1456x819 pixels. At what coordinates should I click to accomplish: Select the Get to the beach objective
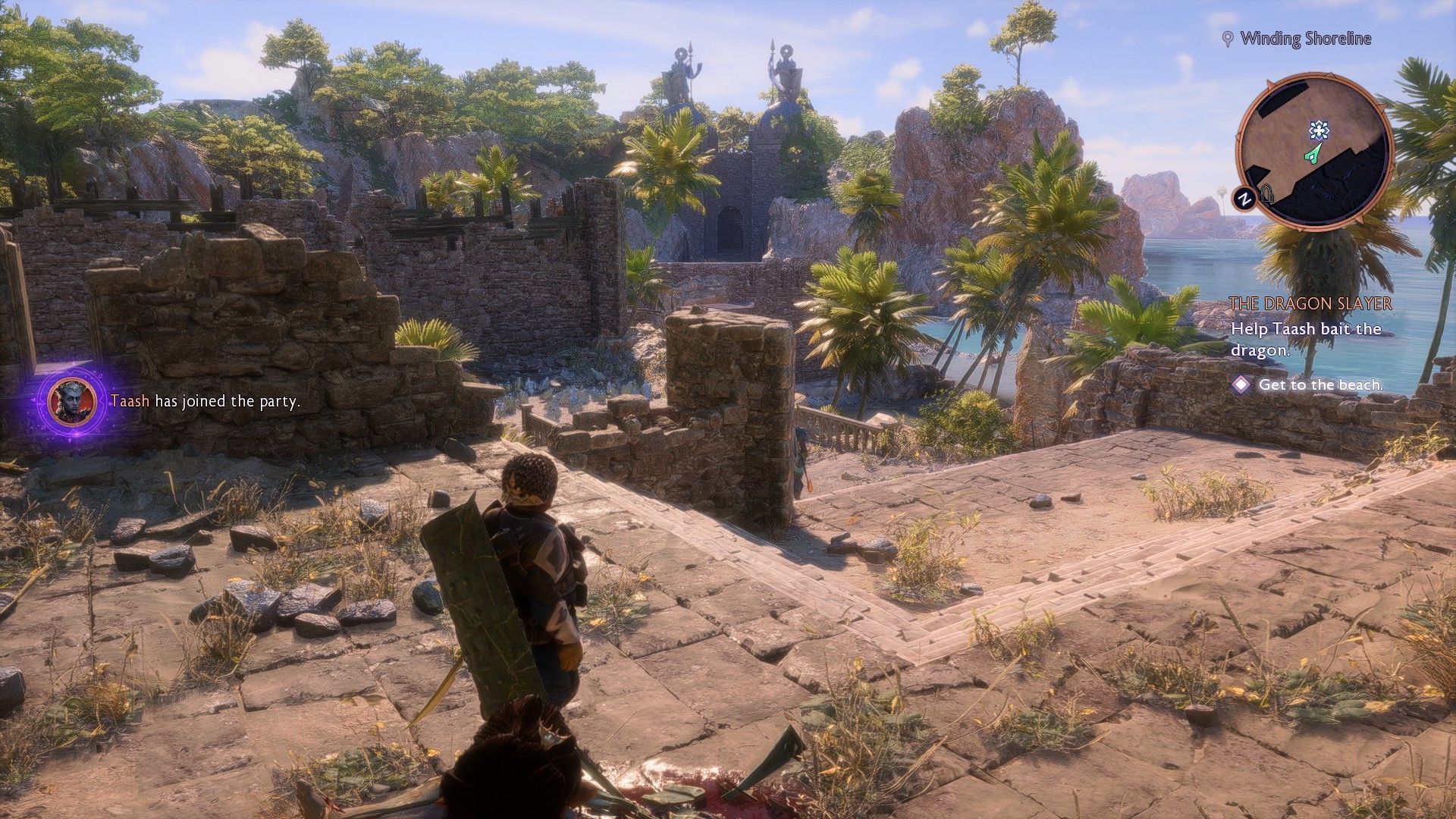(1320, 384)
